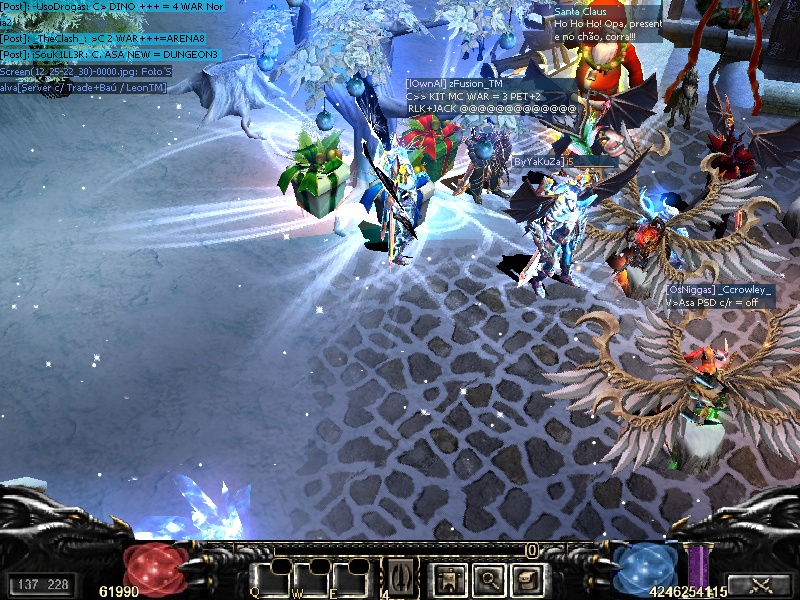Select the active skill icon slot
Viewport: 800px width, 600px height.
[400, 577]
